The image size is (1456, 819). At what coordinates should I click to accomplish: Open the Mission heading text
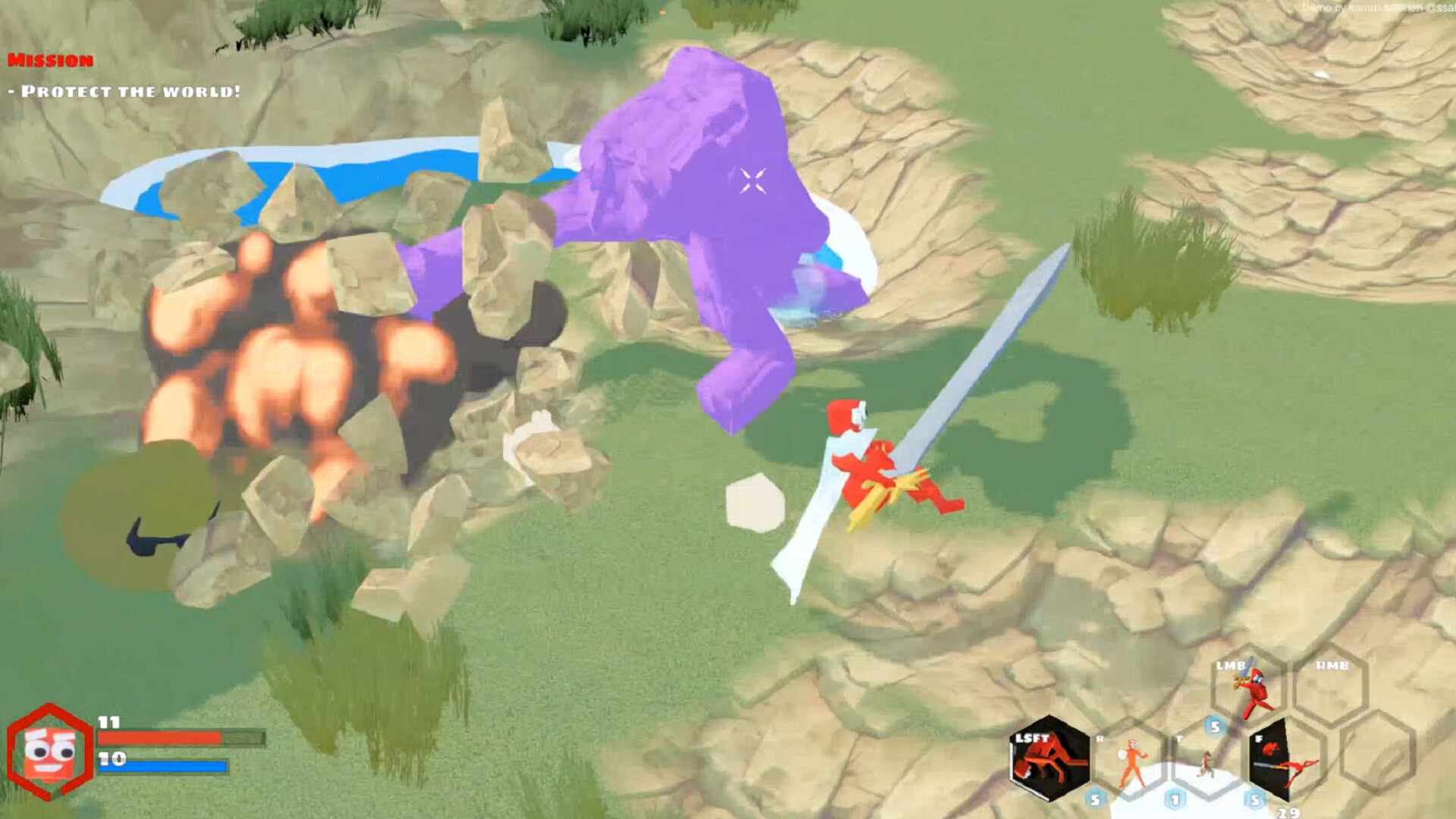[x=49, y=59]
